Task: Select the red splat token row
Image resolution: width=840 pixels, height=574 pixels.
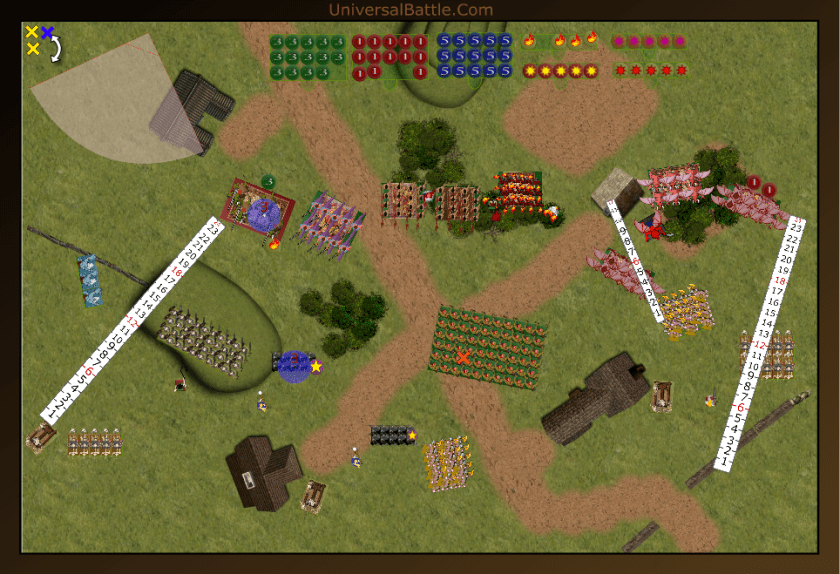Action: coord(650,71)
